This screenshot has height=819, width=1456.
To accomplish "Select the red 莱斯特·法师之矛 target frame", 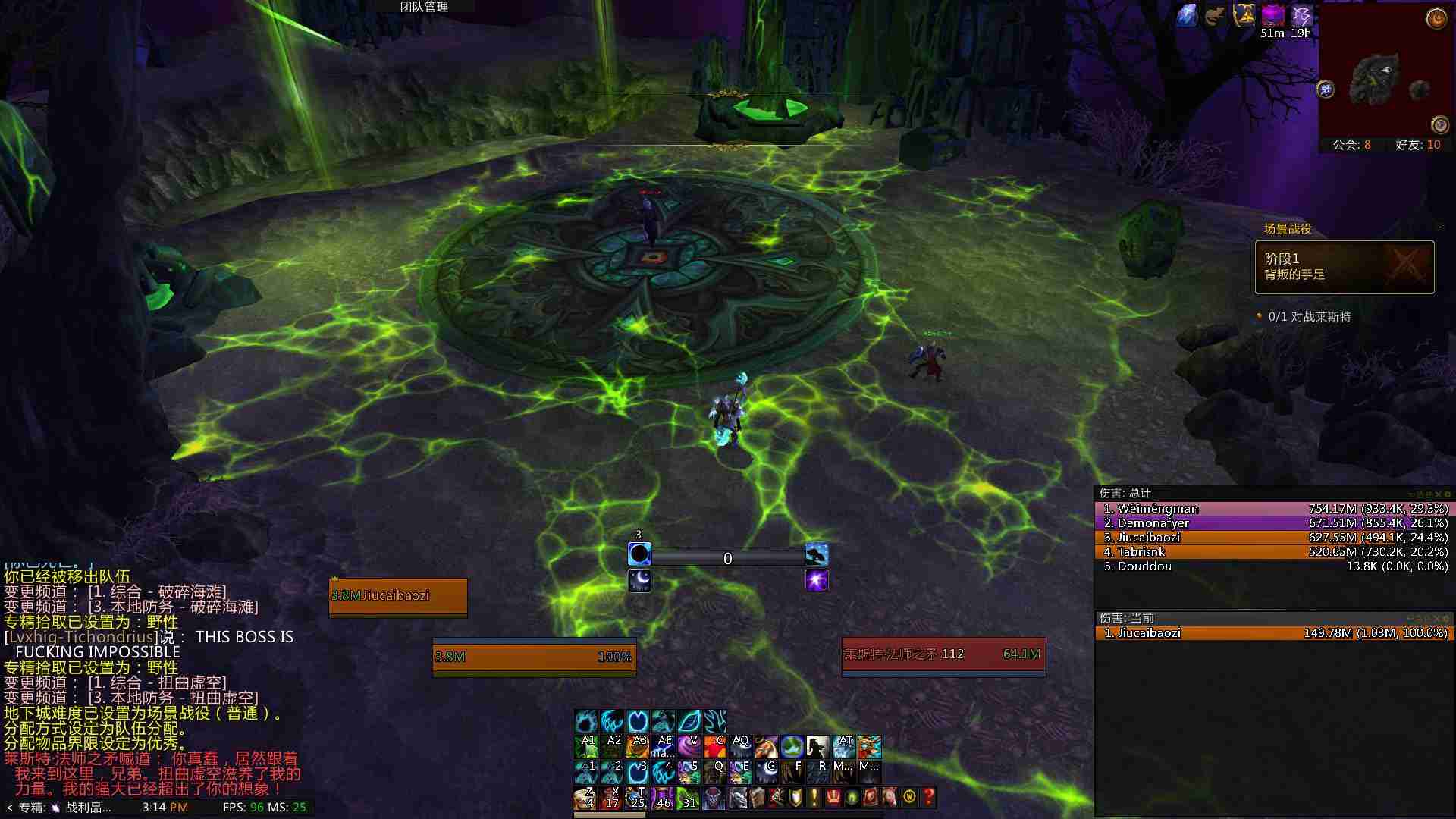I will click(943, 655).
